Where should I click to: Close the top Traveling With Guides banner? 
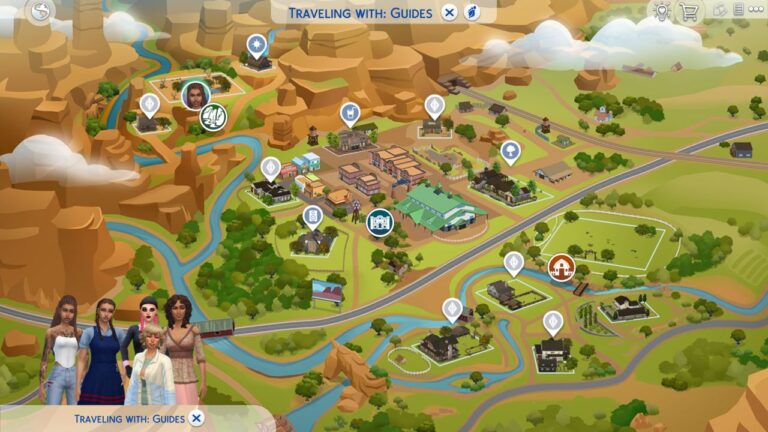(450, 12)
